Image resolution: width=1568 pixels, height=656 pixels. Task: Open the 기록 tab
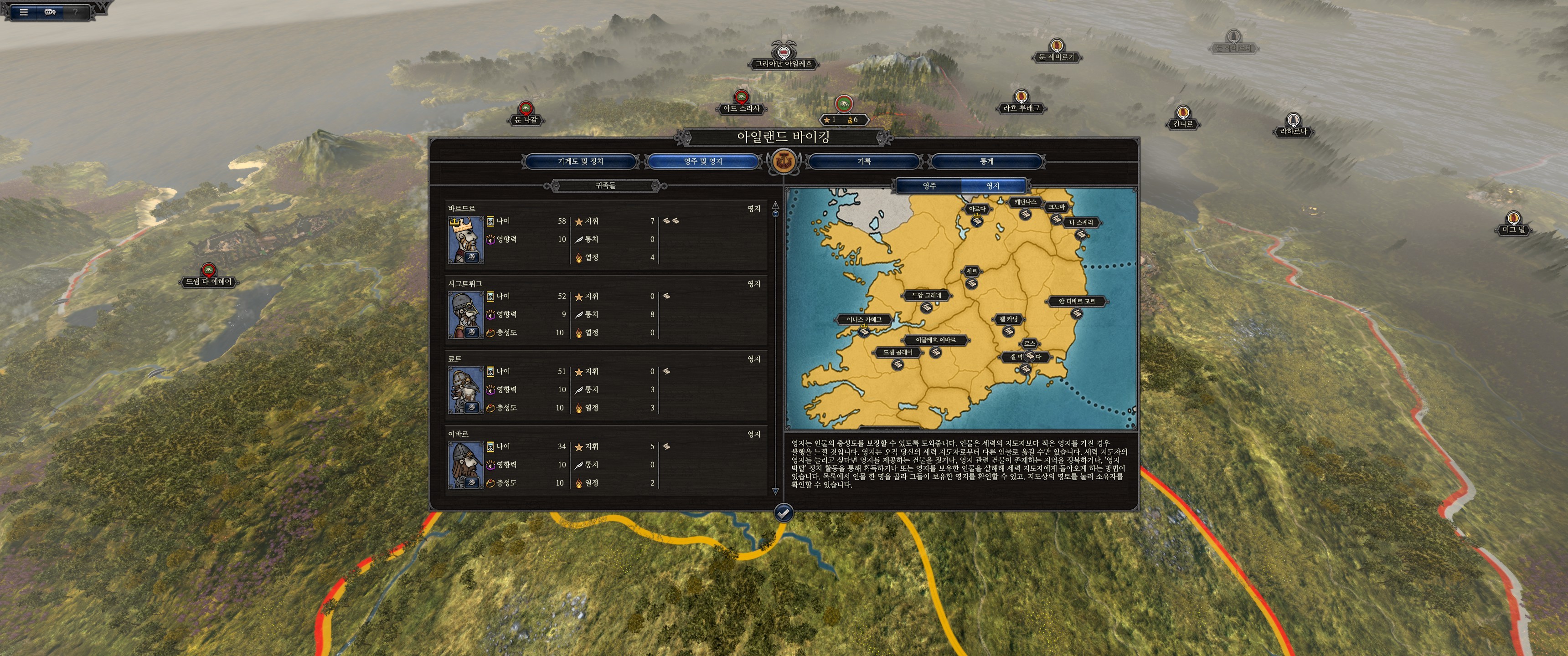(x=864, y=161)
